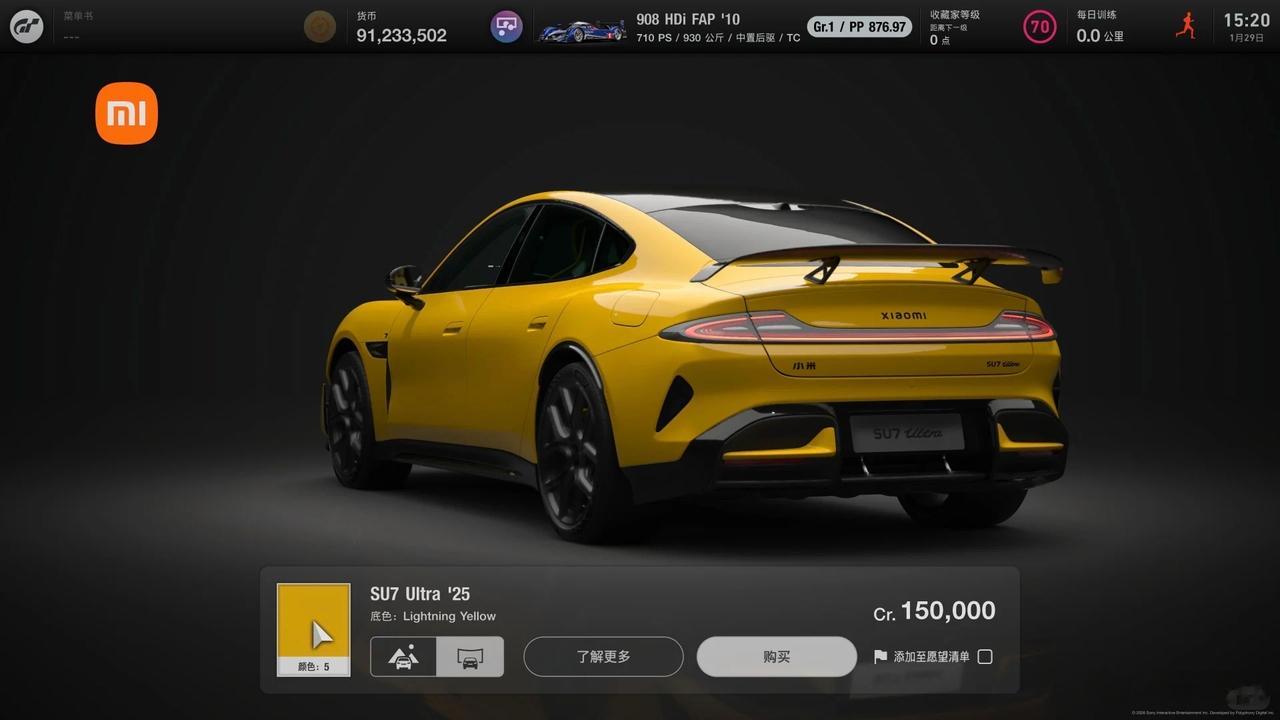Open the Lightning Yellow color swatch
This screenshot has height=720, width=1280.
pos(313,629)
